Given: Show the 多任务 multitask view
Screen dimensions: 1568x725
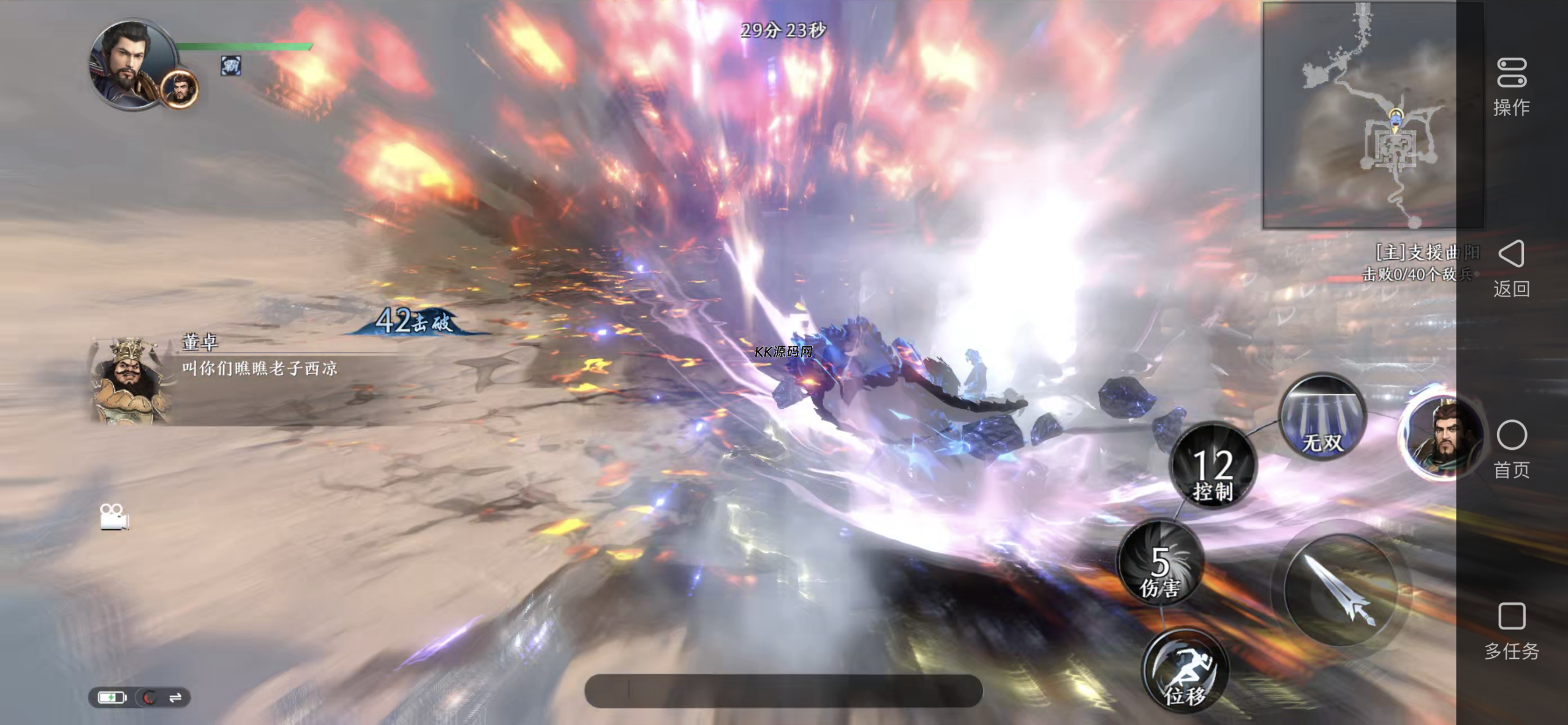Looking at the screenshot, I should [x=1511, y=631].
